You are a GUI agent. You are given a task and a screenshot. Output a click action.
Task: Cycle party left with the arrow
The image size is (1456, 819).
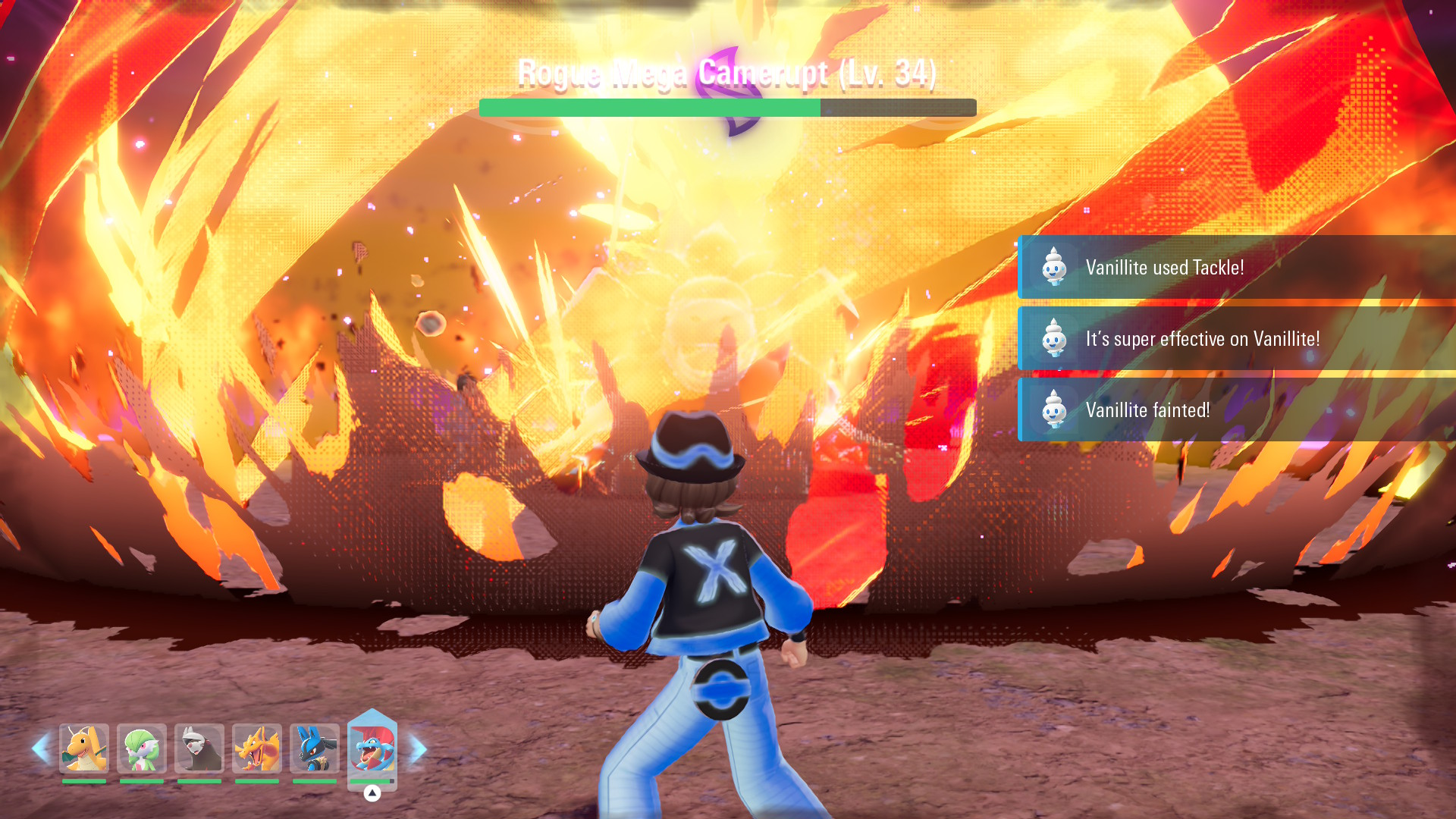coord(40,749)
